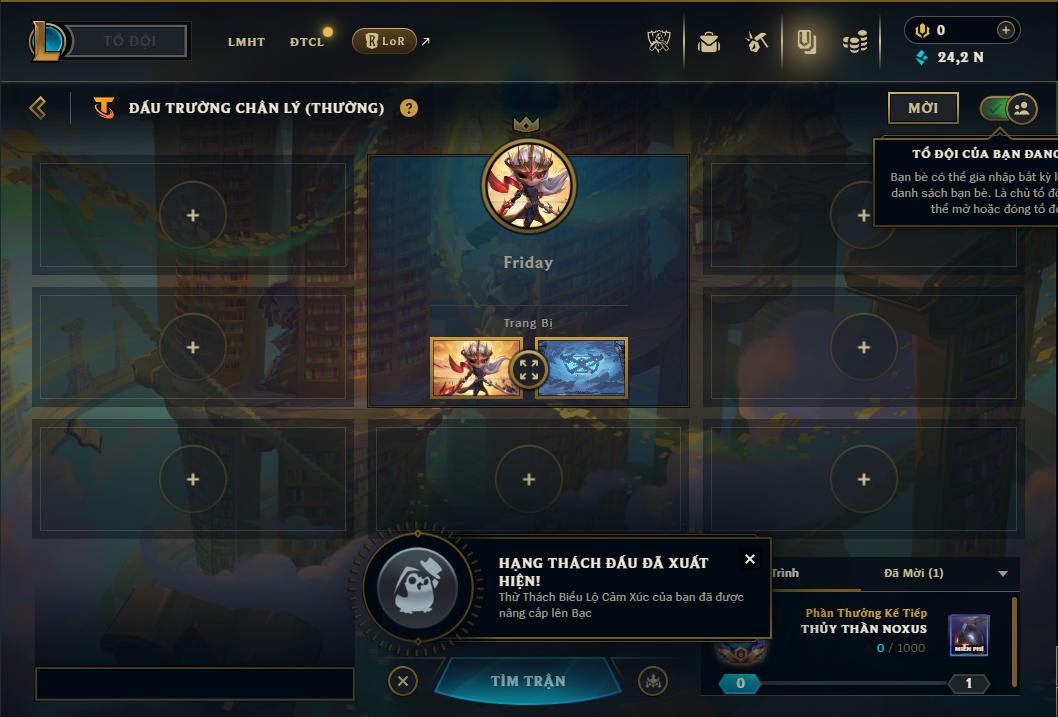Open the backpack collection icon

pyautogui.click(x=709, y=42)
